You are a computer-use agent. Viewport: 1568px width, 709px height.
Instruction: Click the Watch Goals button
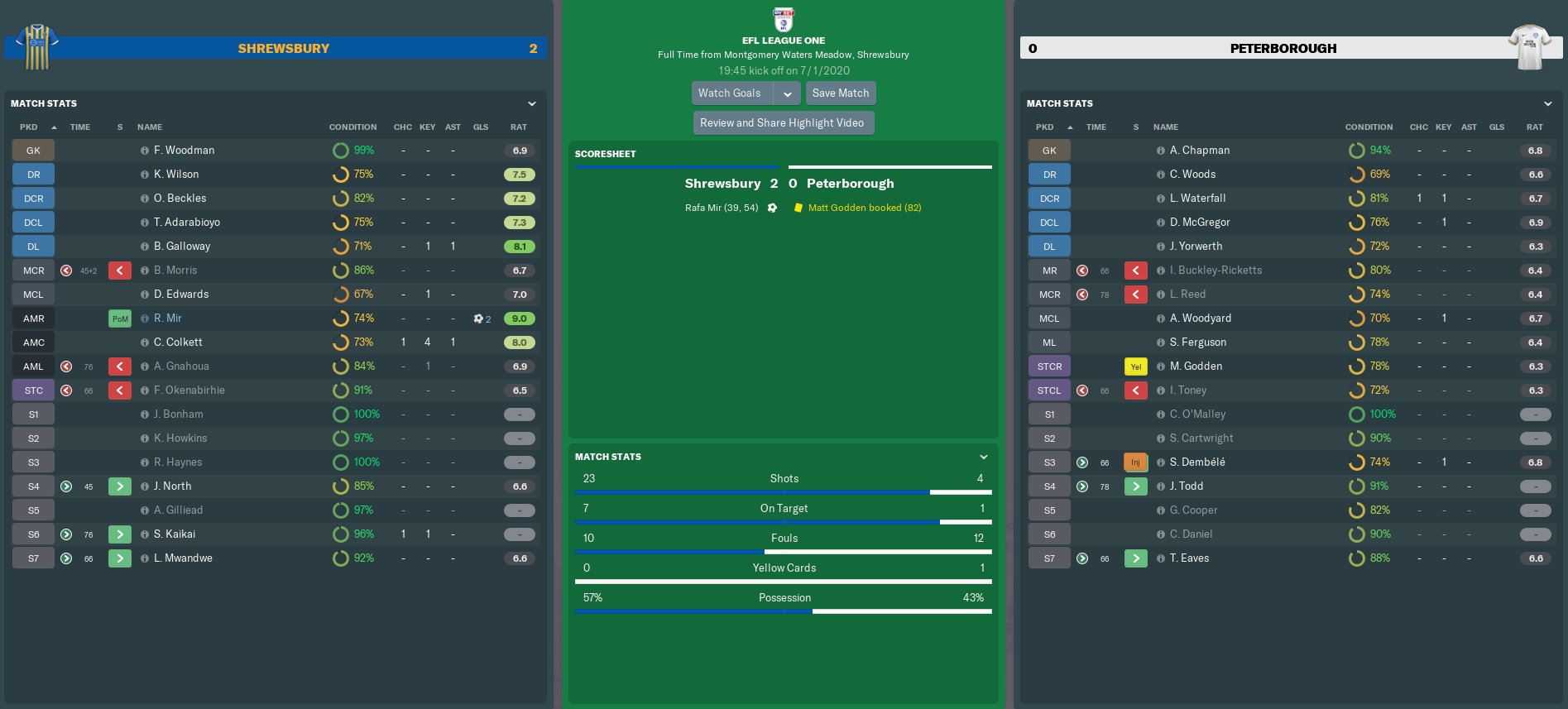731,93
